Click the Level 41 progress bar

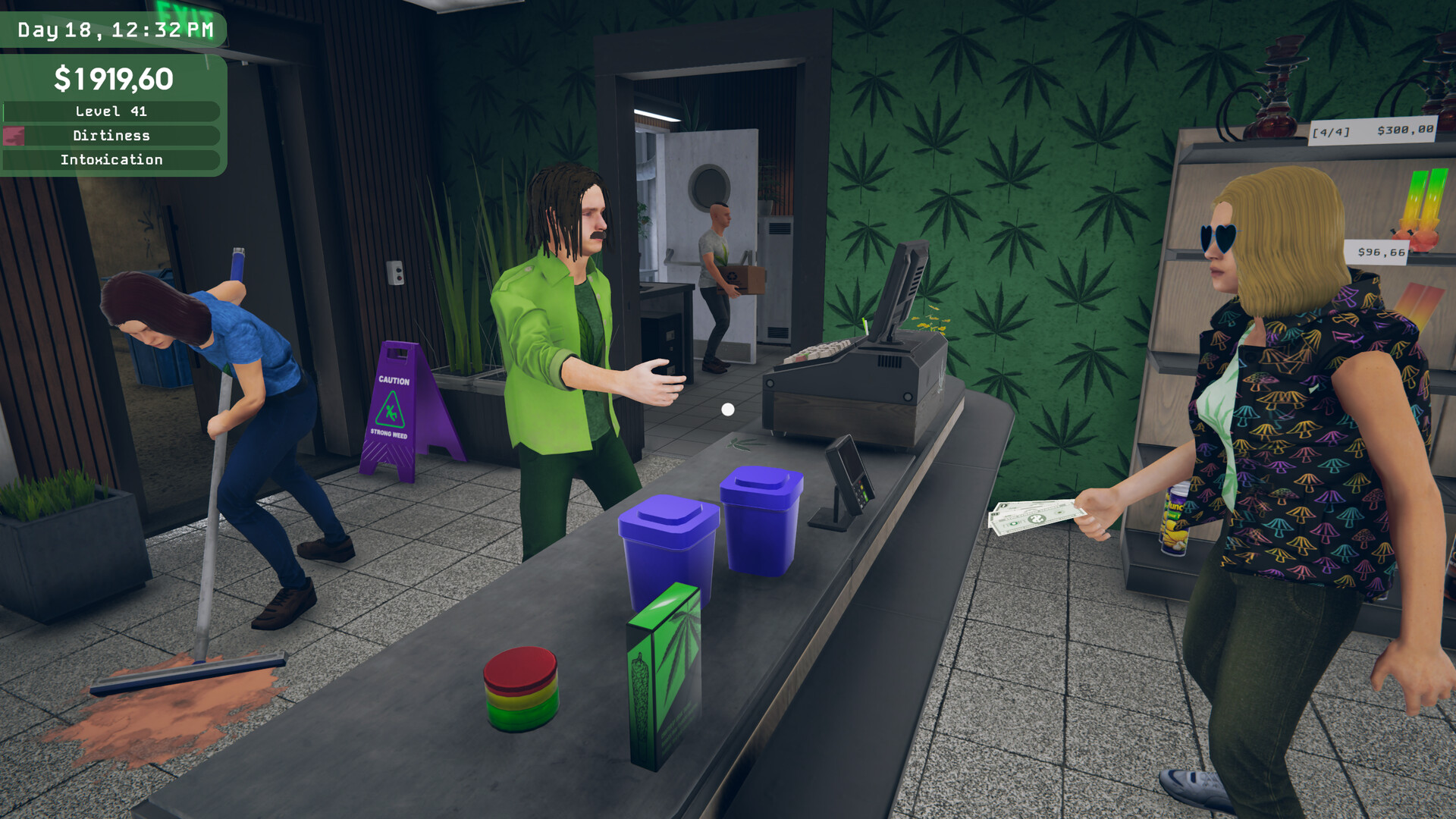point(111,111)
